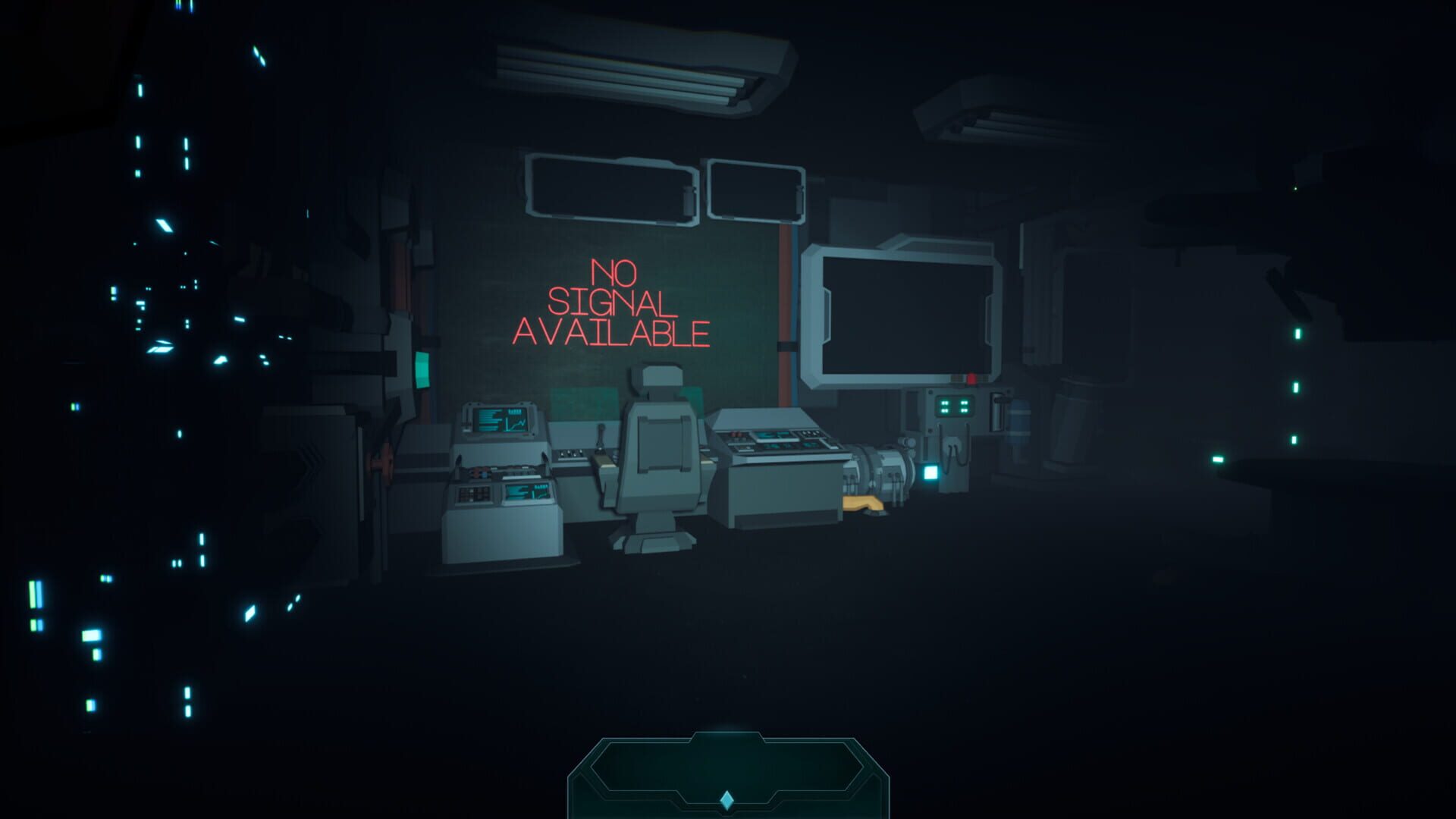
Task: Click the glowing blue module beside the console
Action: (x=932, y=472)
